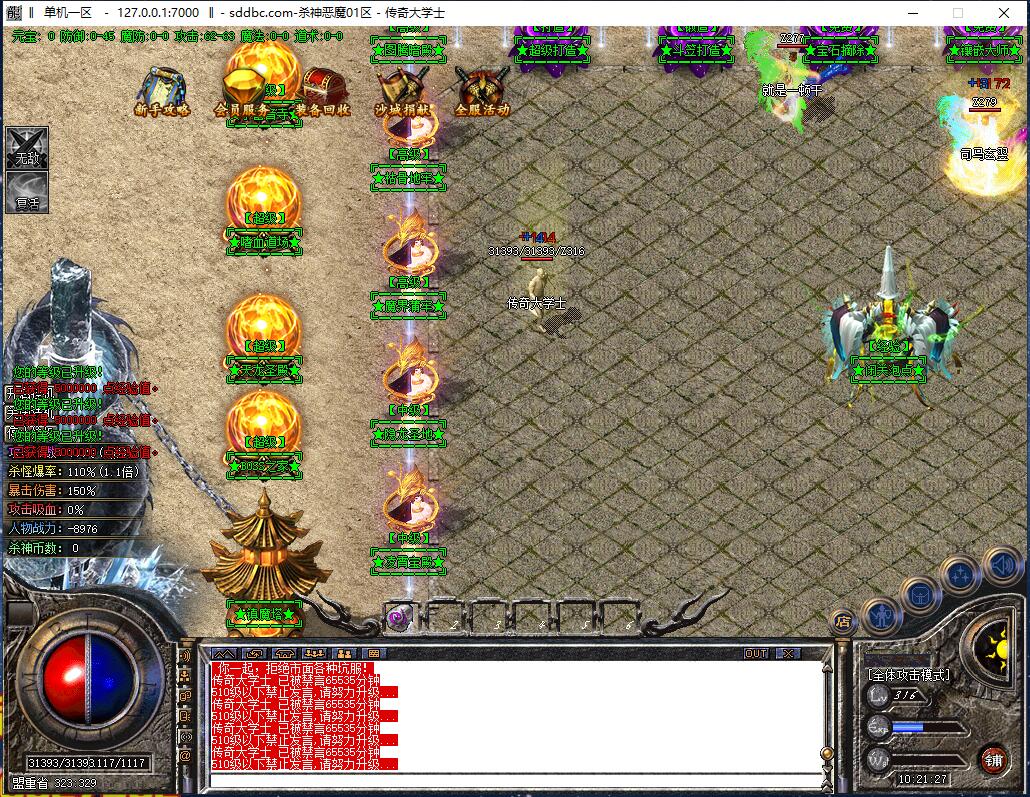The height and width of the screenshot is (797, 1030).
Task: Toggle the round blue speaker button
Action: [1003, 566]
